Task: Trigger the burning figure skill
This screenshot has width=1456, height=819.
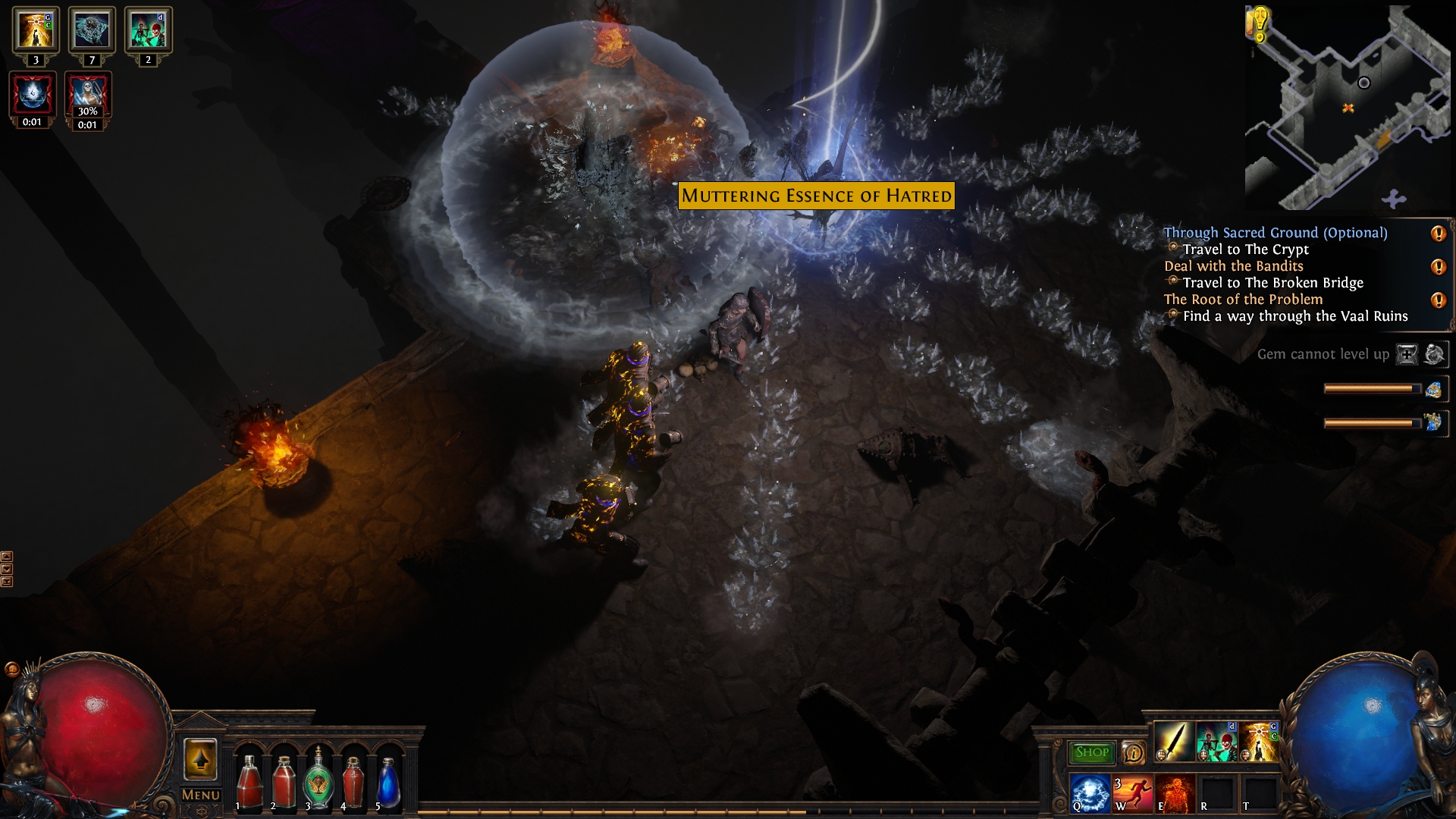Action: pyautogui.click(x=1175, y=793)
